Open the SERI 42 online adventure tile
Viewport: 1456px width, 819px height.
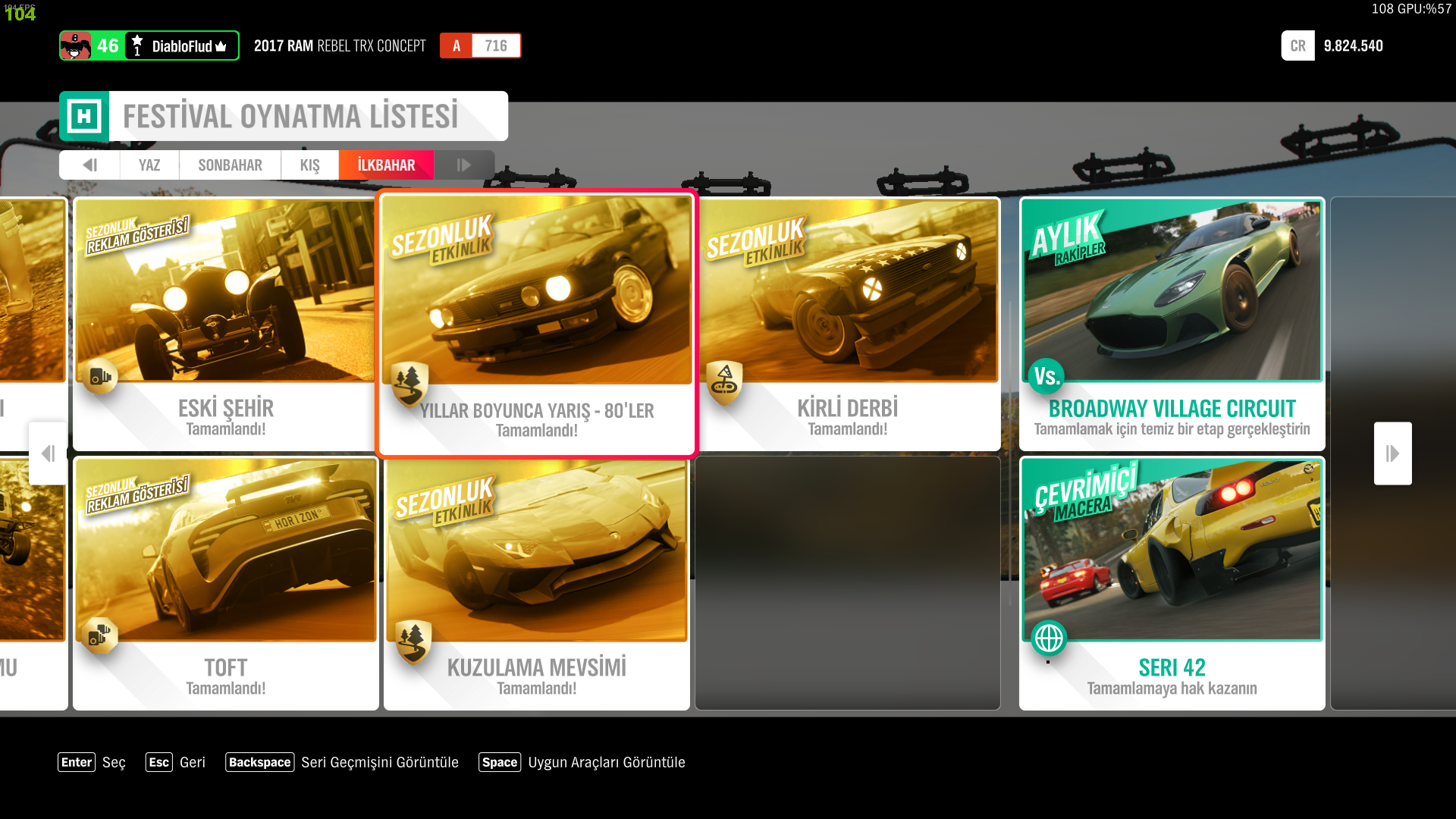click(x=1172, y=584)
